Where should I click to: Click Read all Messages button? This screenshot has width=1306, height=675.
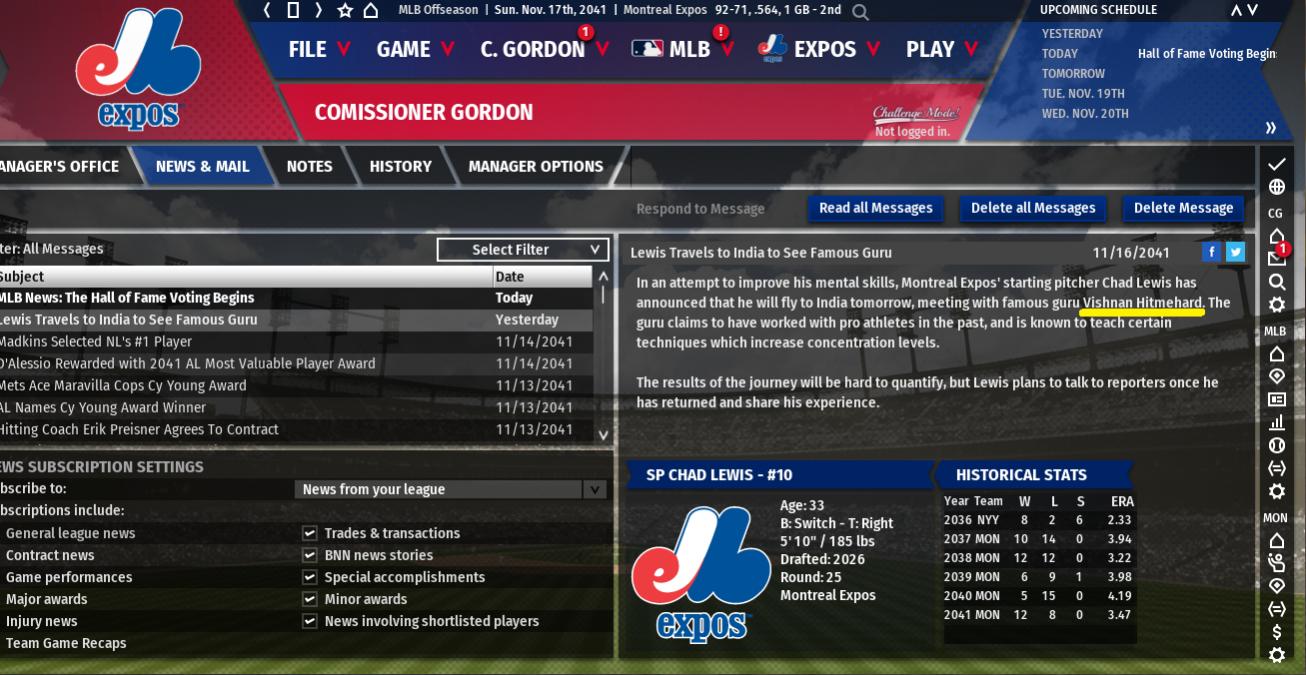[875, 208]
